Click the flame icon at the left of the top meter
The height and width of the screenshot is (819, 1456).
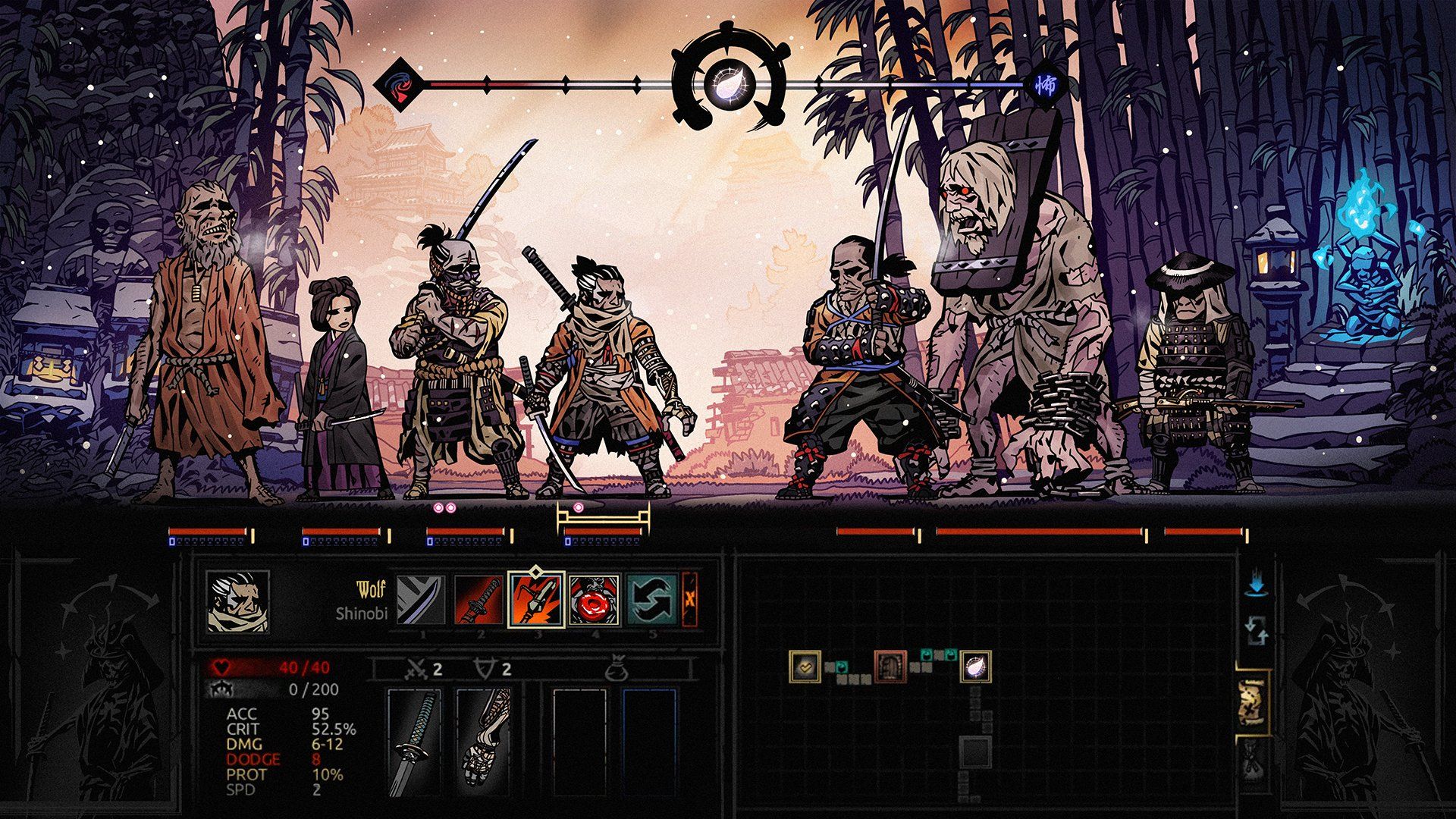pyautogui.click(x=400, y=86)
